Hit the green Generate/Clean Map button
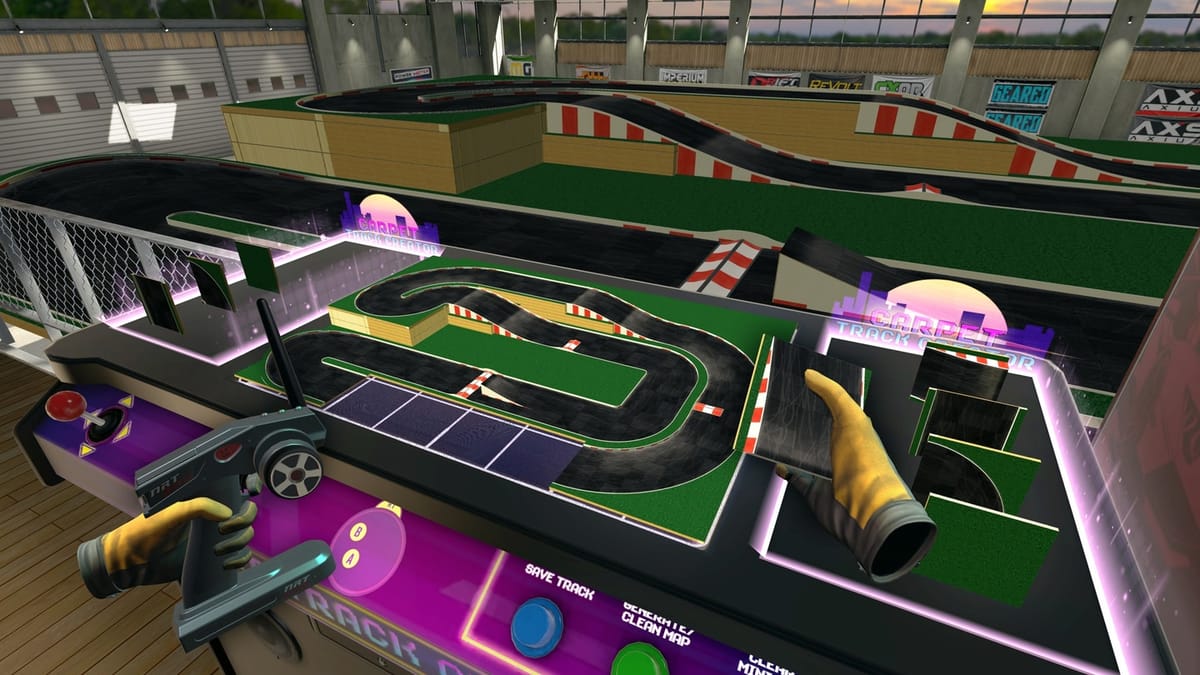 pos(639,660)
